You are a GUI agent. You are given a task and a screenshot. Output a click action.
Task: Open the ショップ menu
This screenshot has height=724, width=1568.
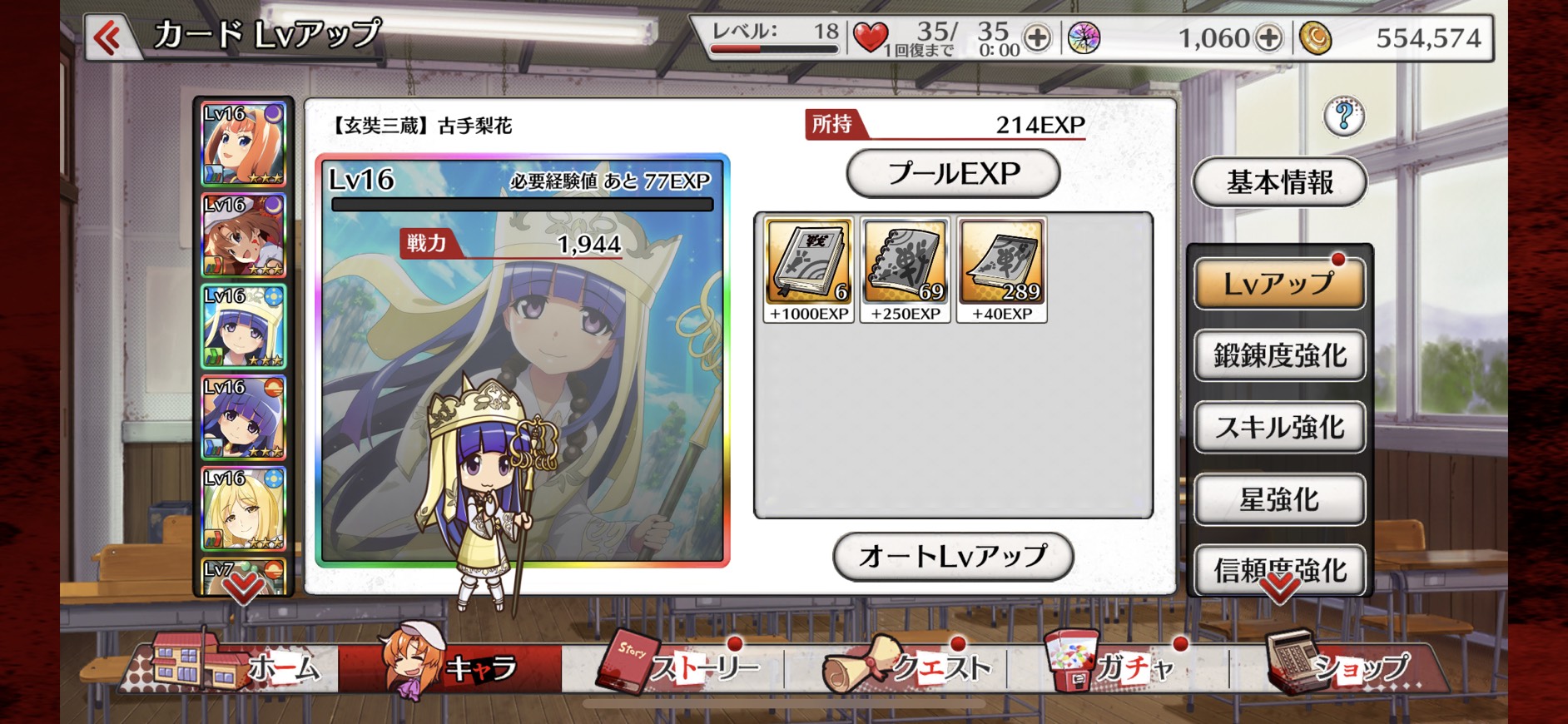pos(1340,666)
